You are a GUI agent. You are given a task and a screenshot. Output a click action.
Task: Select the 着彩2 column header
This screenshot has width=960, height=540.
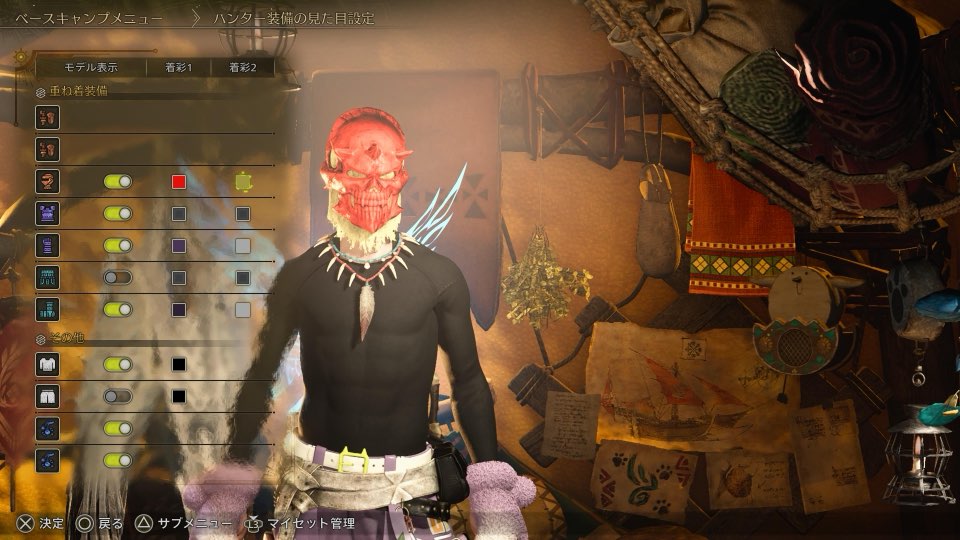pyautogui.click(x=243, y=68)
